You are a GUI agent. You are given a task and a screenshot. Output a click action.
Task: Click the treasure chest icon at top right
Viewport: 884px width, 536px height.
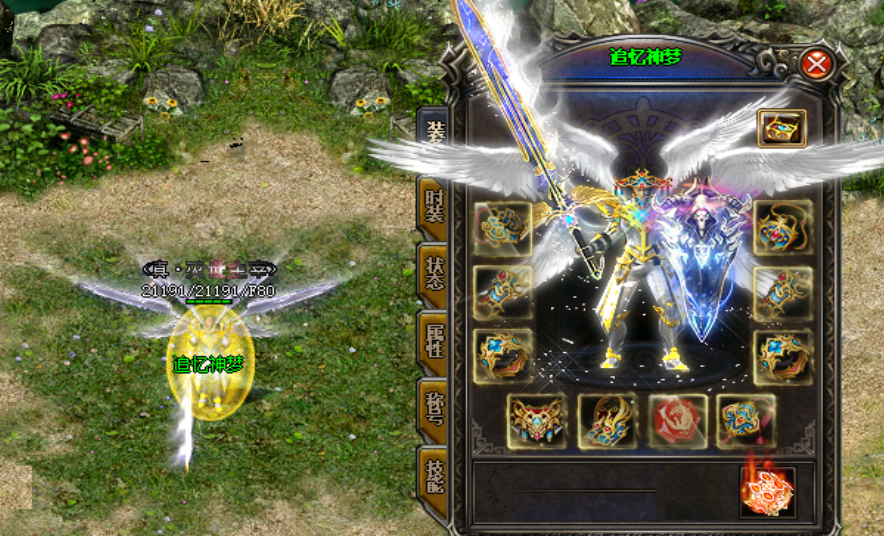(x=781, y=128)
